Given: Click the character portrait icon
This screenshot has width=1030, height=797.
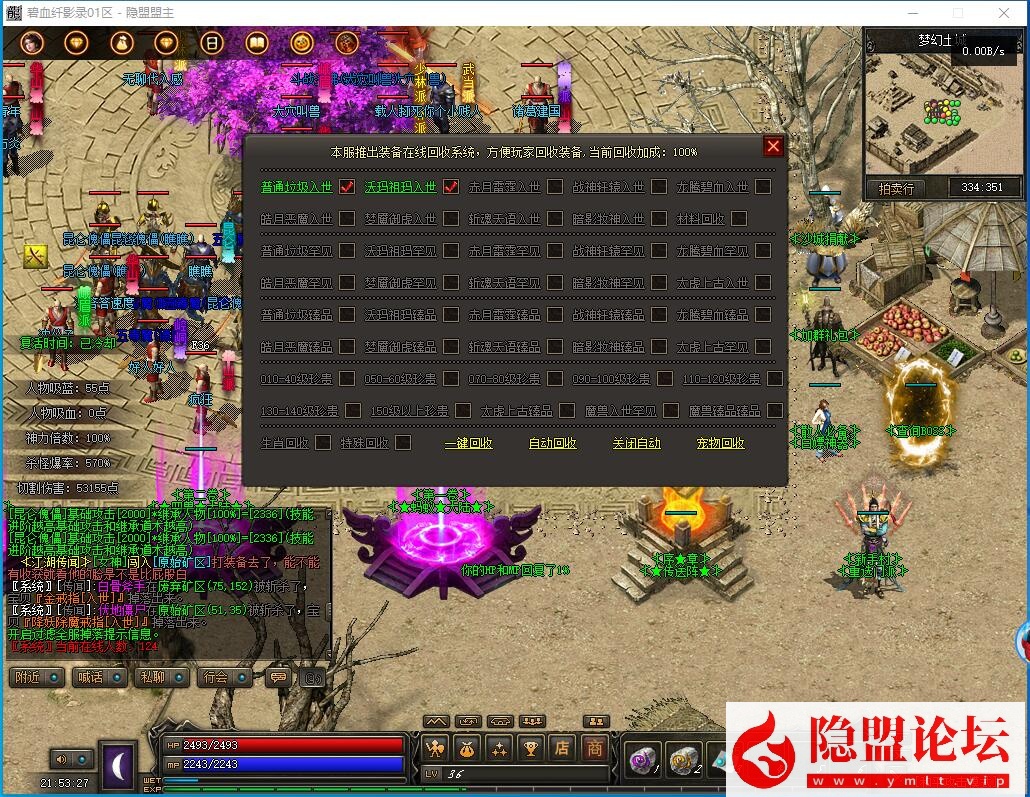Looking at the screenshot, I should pos(31,42).
